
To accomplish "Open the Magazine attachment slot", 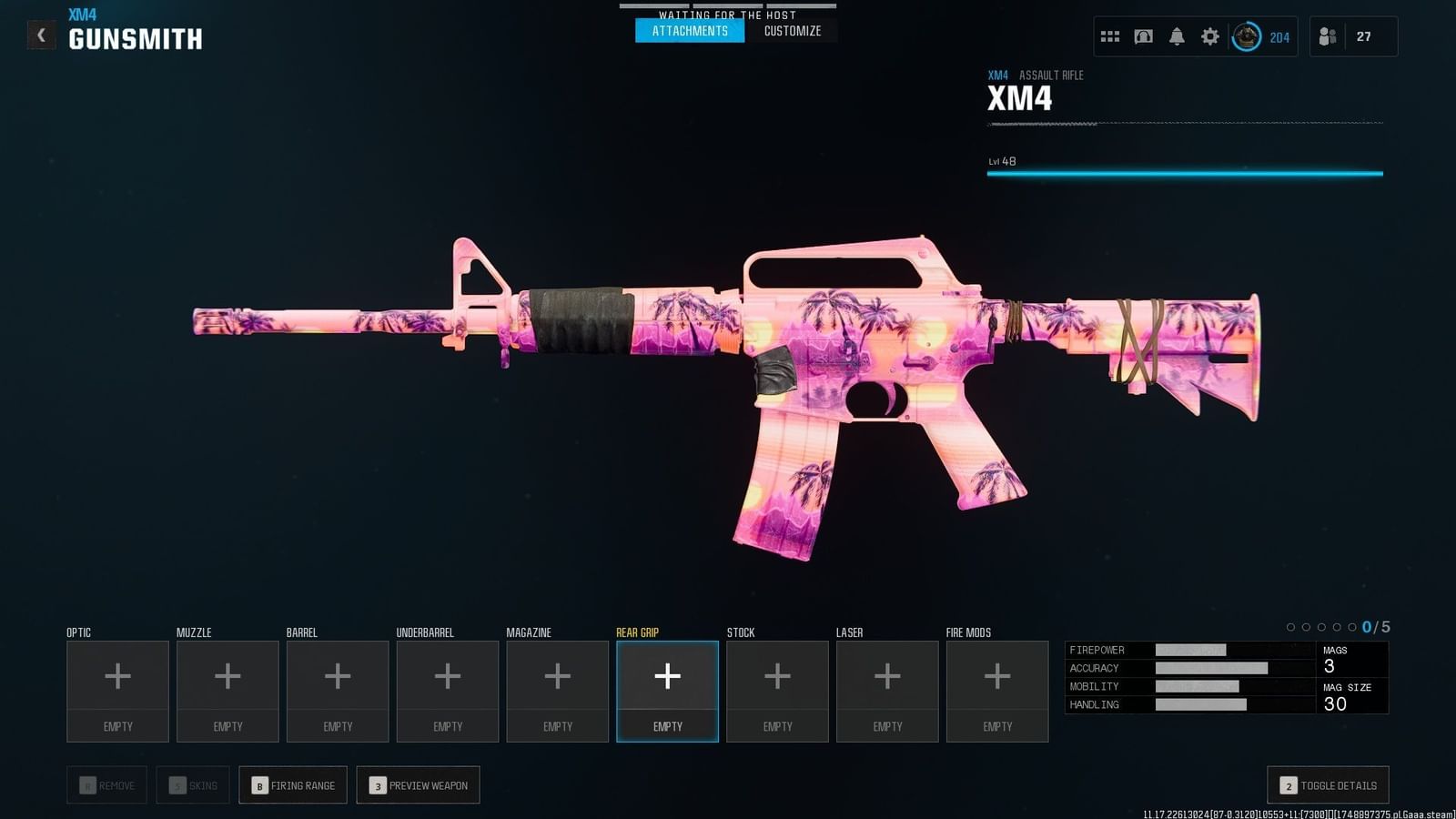I will (x=557, y=690).
